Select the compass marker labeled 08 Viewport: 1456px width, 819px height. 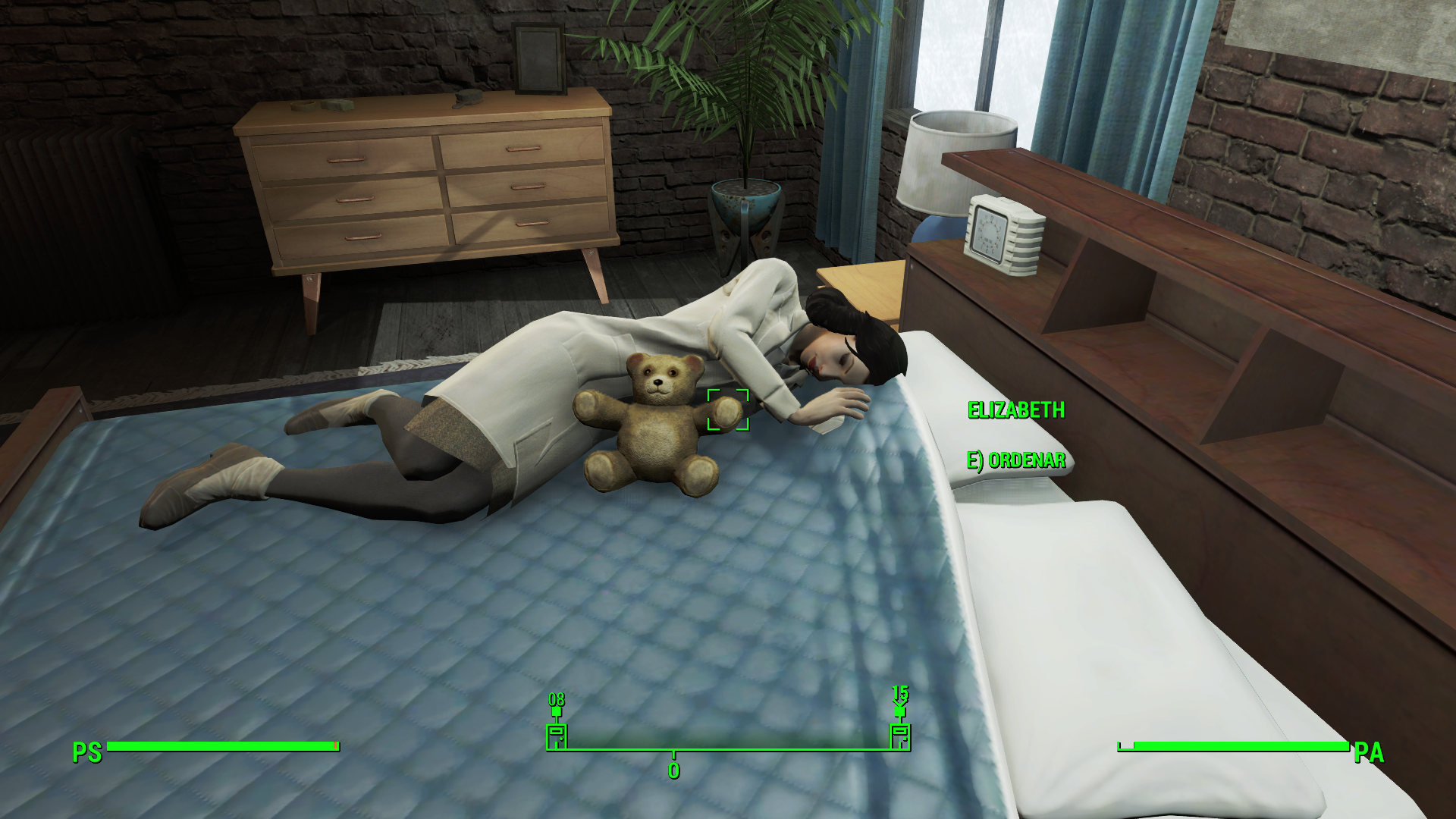pos(557,734)
